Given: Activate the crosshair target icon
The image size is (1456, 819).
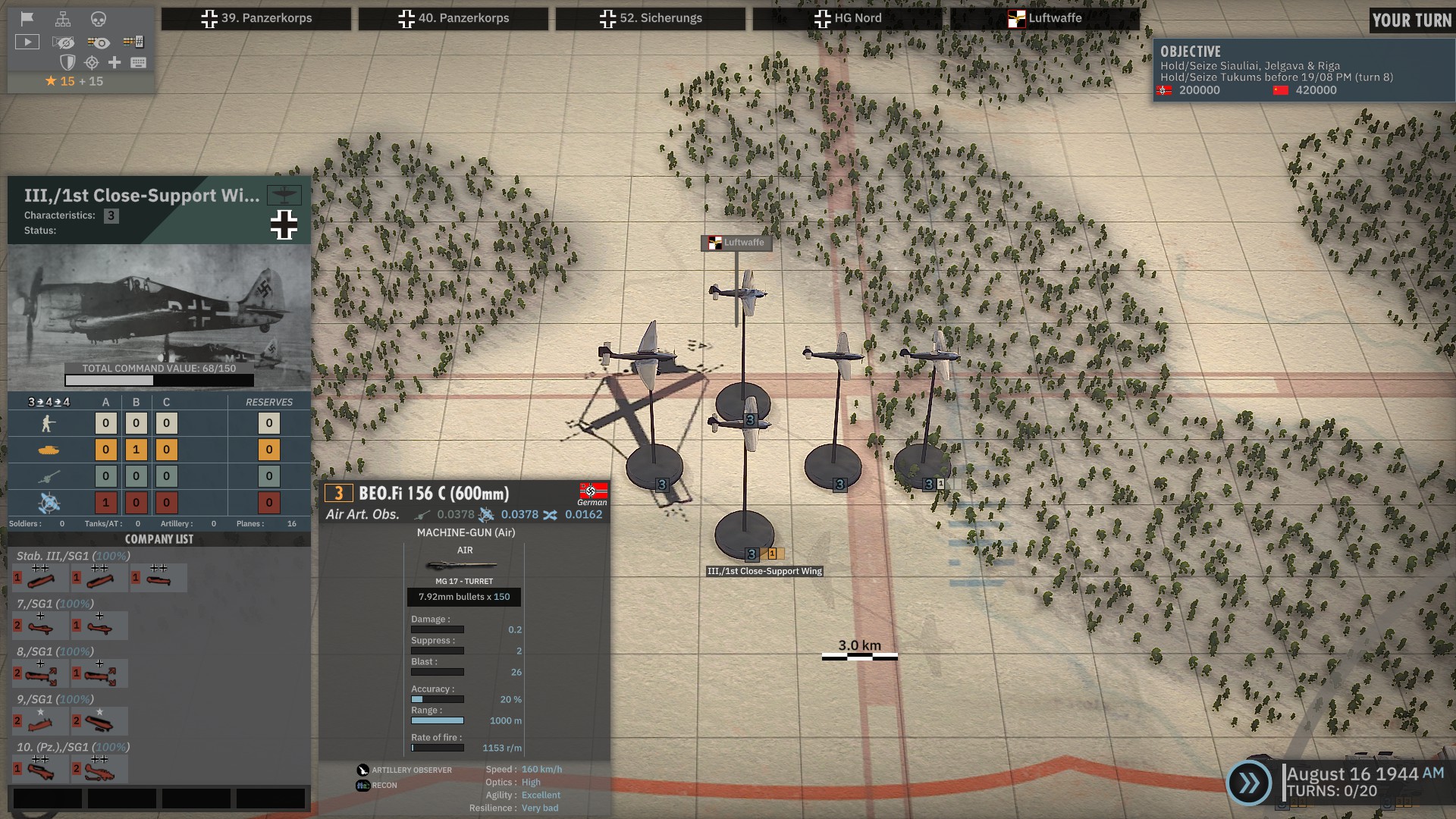Looking at the screenshot, I should pos(92,62).
